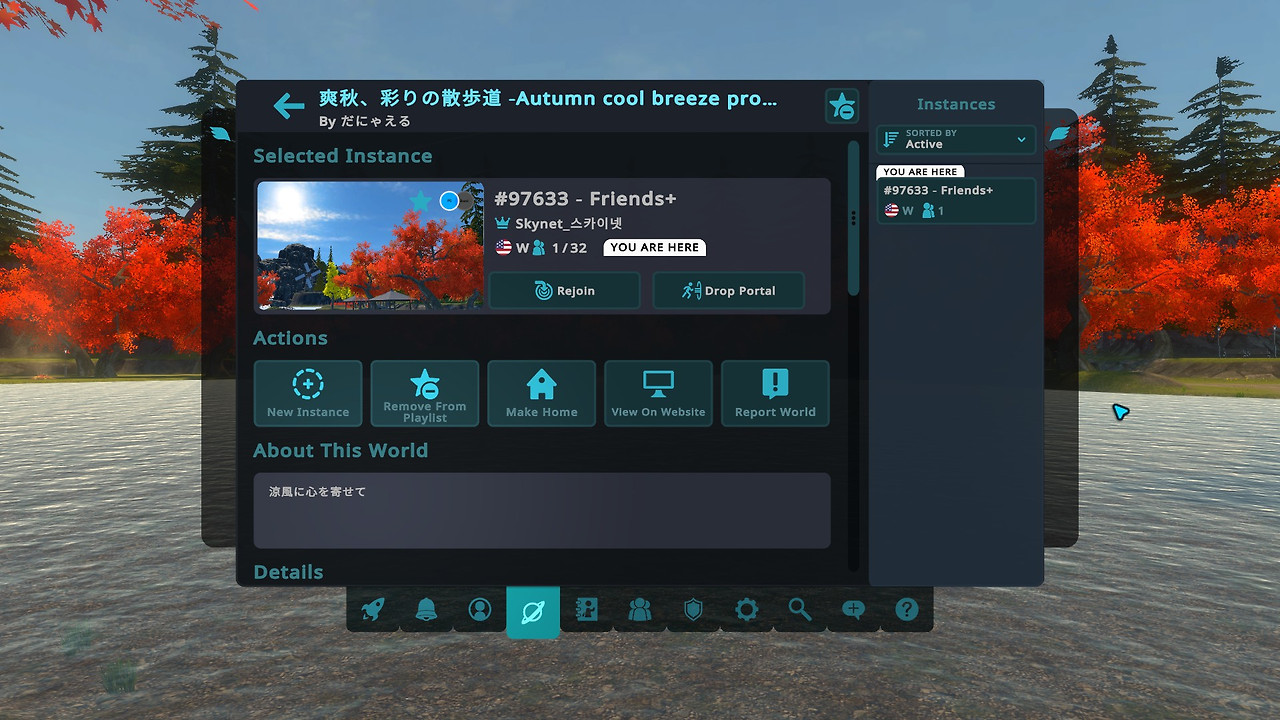The image size is (1280, 720).
Task: Go back using the arrow beside the world title
Action: click(288, 105)
